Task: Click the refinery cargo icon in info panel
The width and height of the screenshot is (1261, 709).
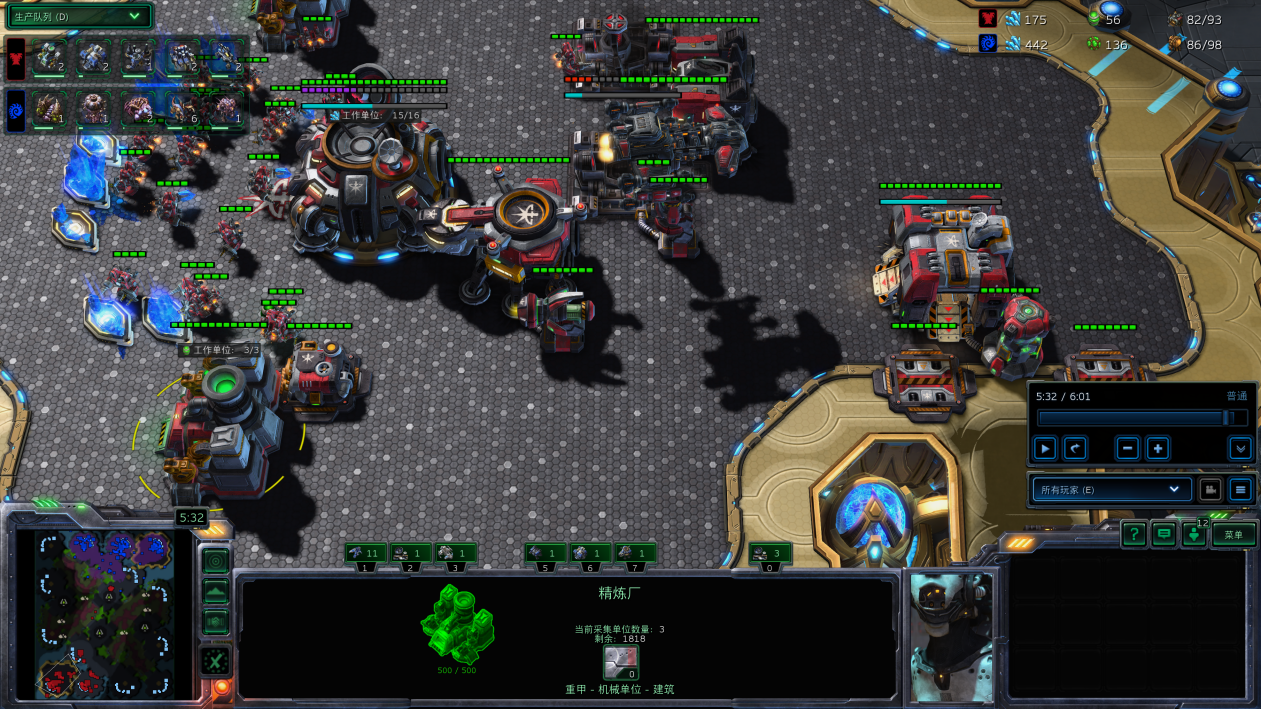Action: [x=621, y=662]
